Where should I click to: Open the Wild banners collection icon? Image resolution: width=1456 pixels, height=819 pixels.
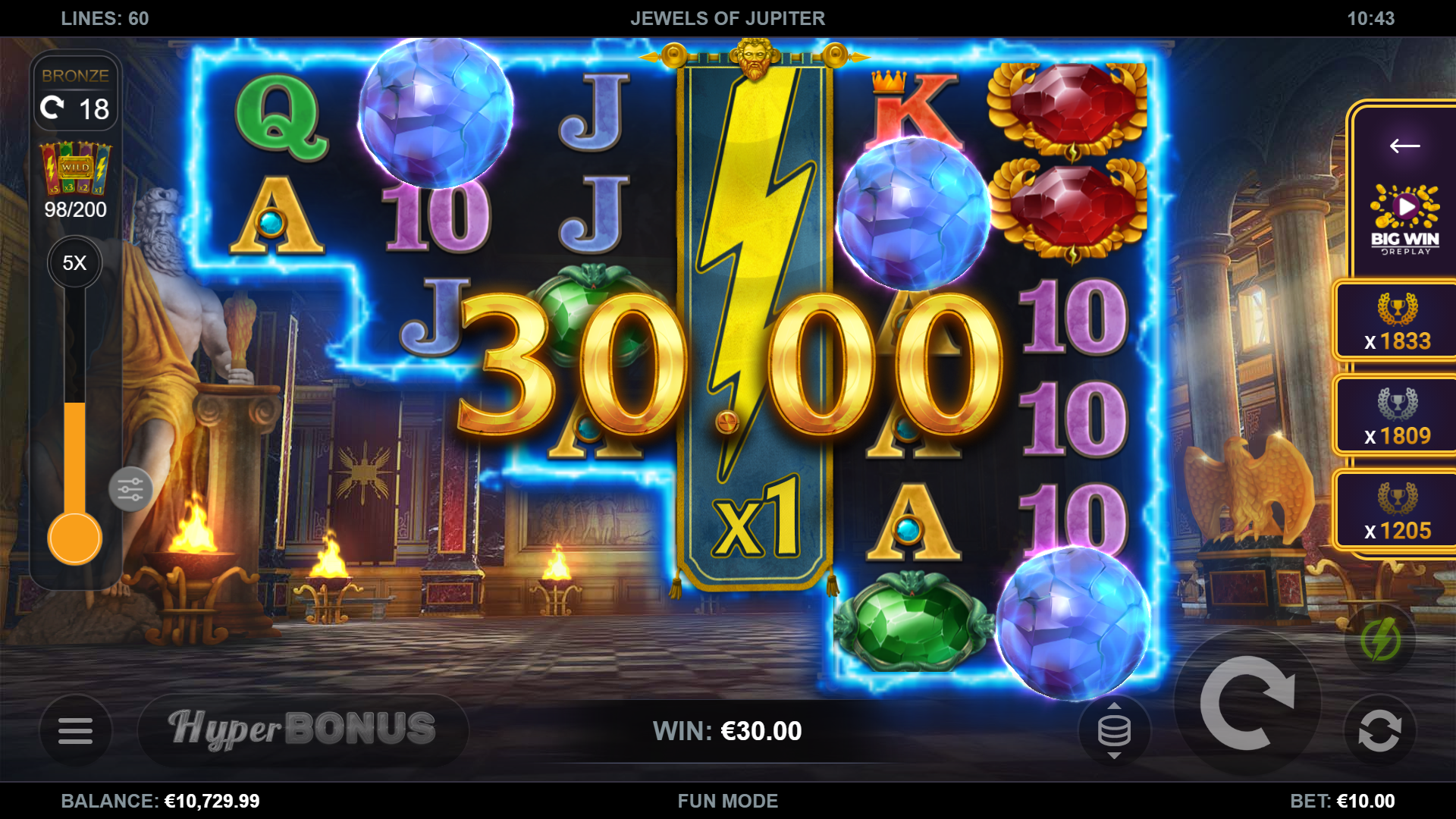(75, 169)
